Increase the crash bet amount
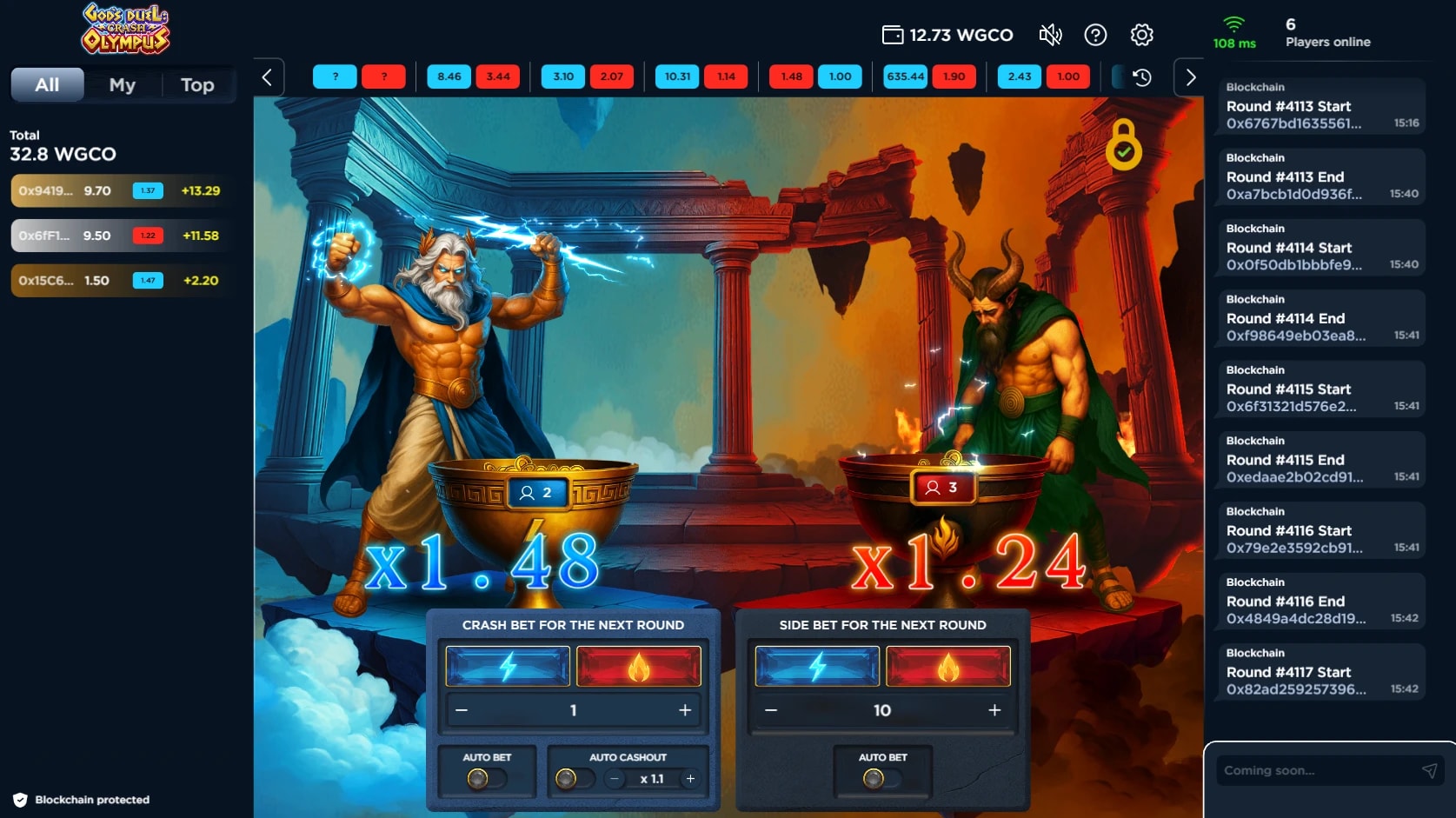1456x818 pixels. coord(685,710)
